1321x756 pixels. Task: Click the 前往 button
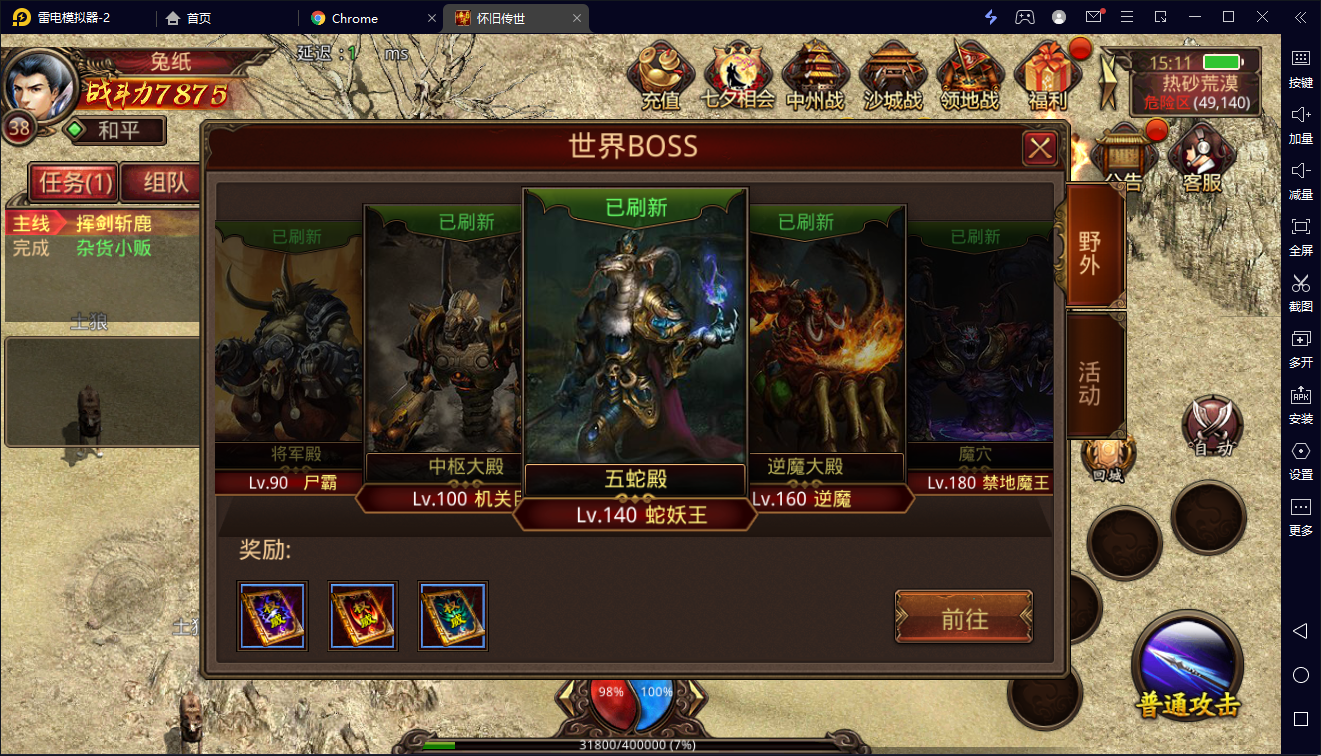tap(964, 618)
